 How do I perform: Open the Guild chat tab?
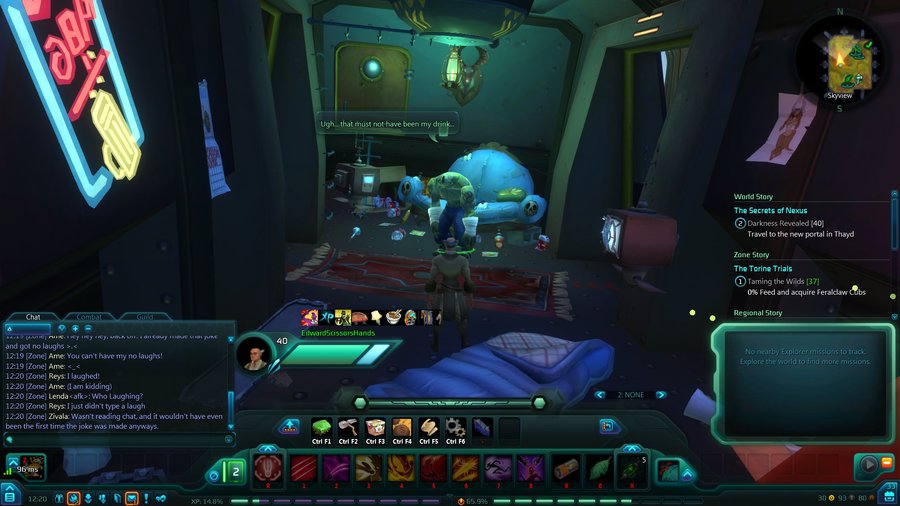[145, 316]
